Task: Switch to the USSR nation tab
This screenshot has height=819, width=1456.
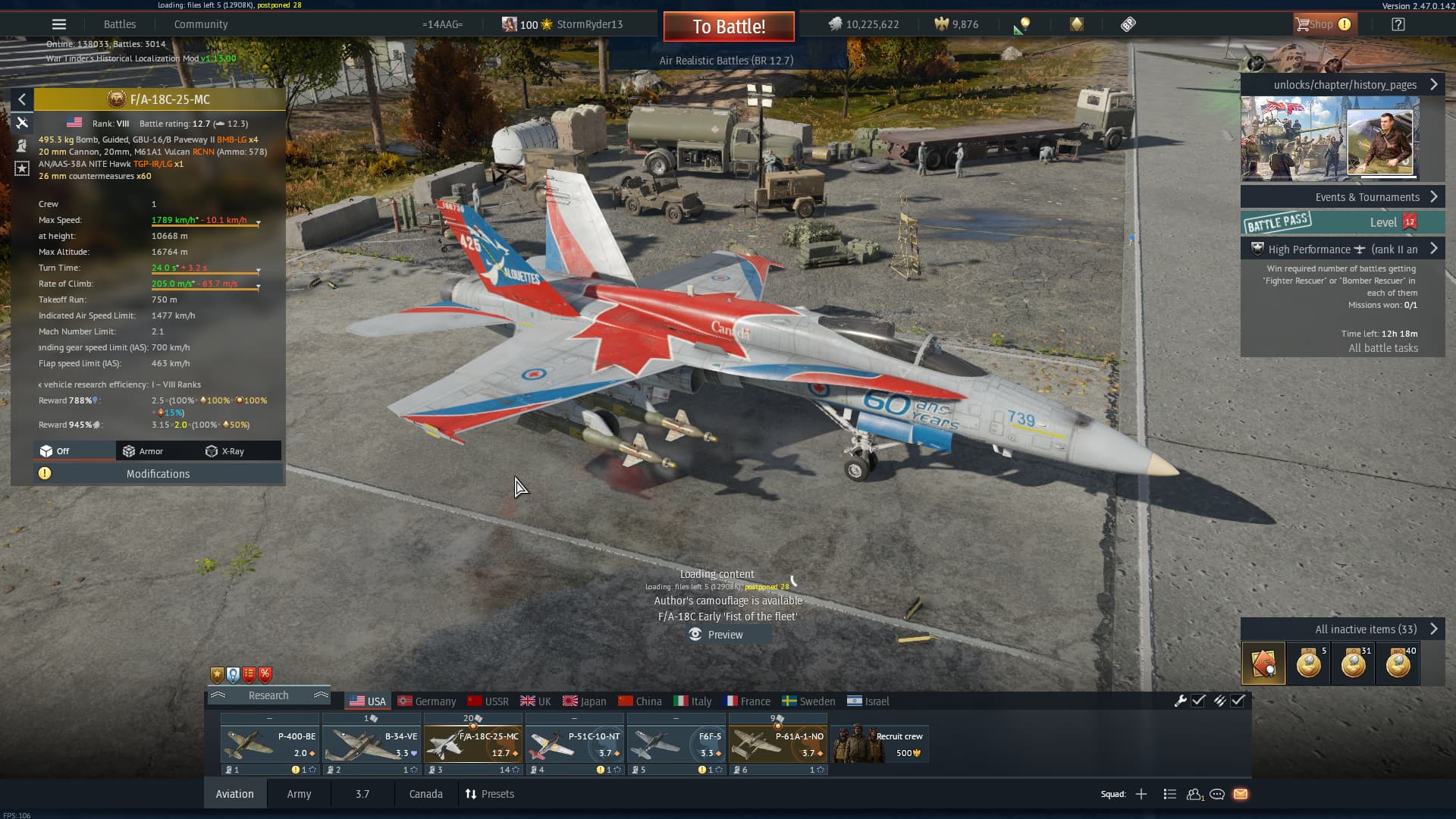Action: click(x=488, y=701)
